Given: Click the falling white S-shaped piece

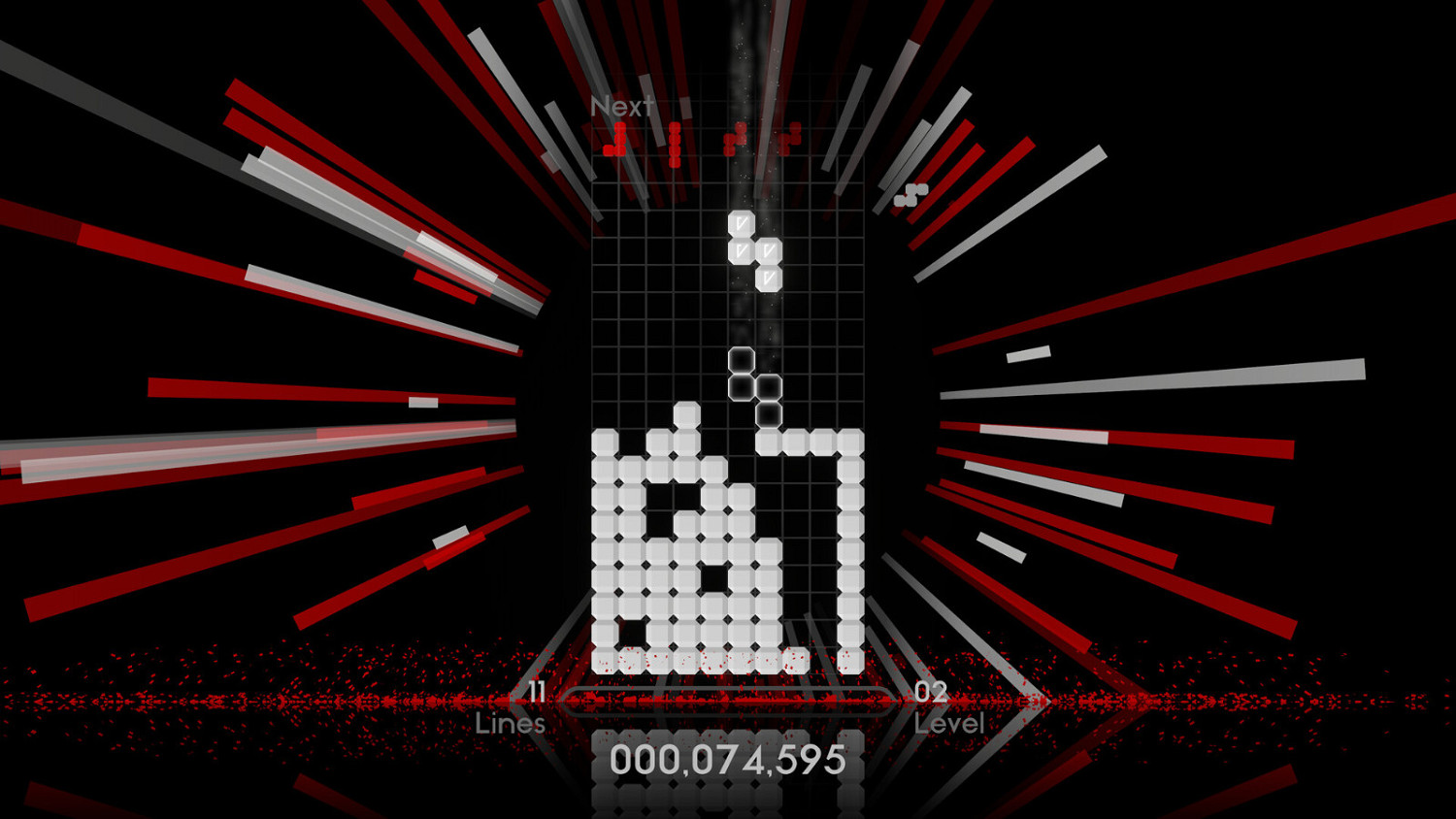Looking at the screenshot, I should pyautogui.click(x=755, y=250).
